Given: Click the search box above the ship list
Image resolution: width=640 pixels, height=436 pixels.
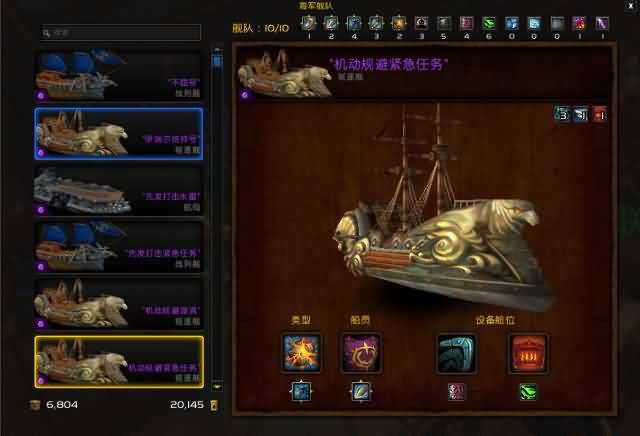Looking at the screenshot, I should [x=123, y=32].
